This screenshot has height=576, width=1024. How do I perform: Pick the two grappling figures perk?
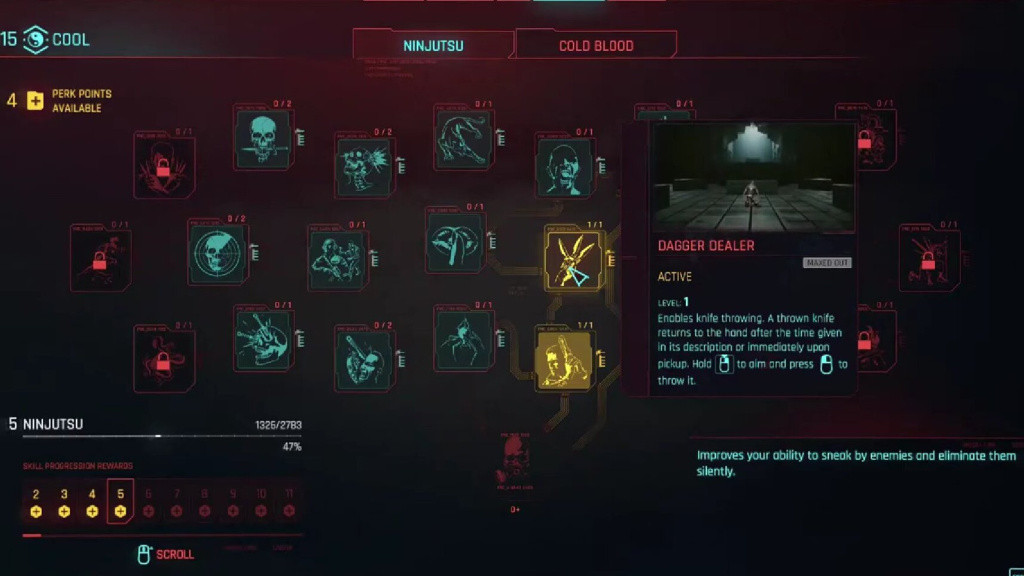coord(338,257)
